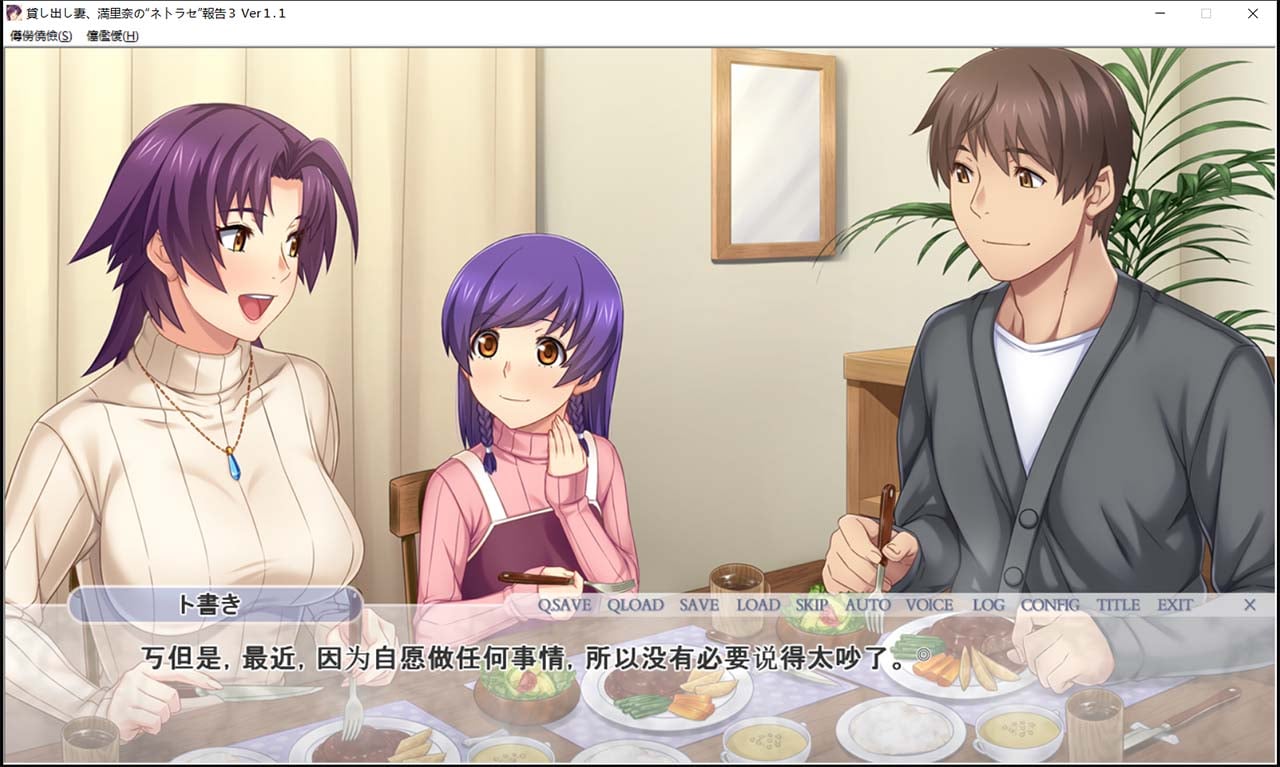The height and width of the screenshot is (767, 1280).
Task: Return to the TITLE screen
Action: click(x=1117, y=605)
